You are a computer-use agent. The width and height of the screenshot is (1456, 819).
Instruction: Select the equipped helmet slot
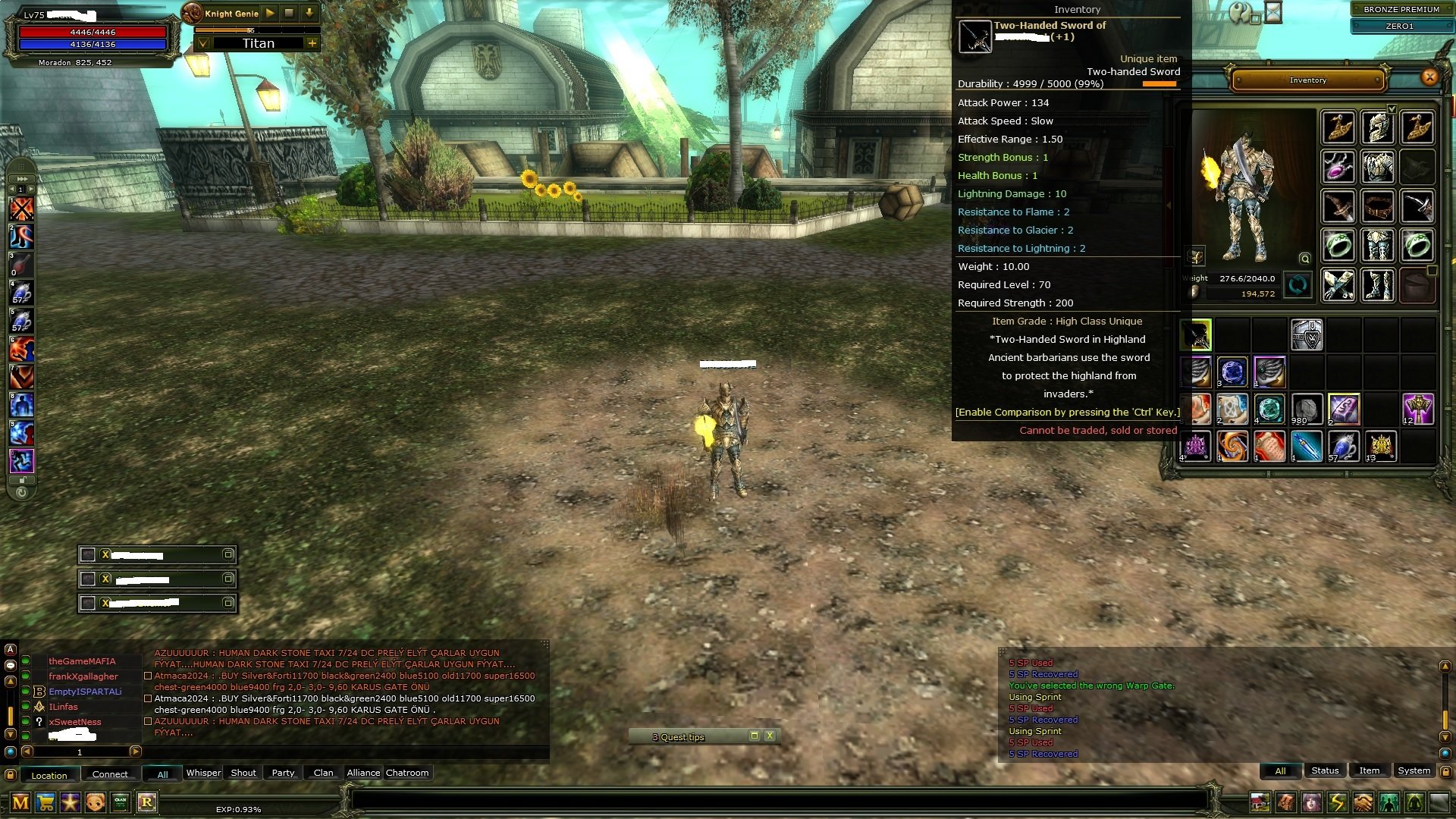click(x=1377, y=127)
